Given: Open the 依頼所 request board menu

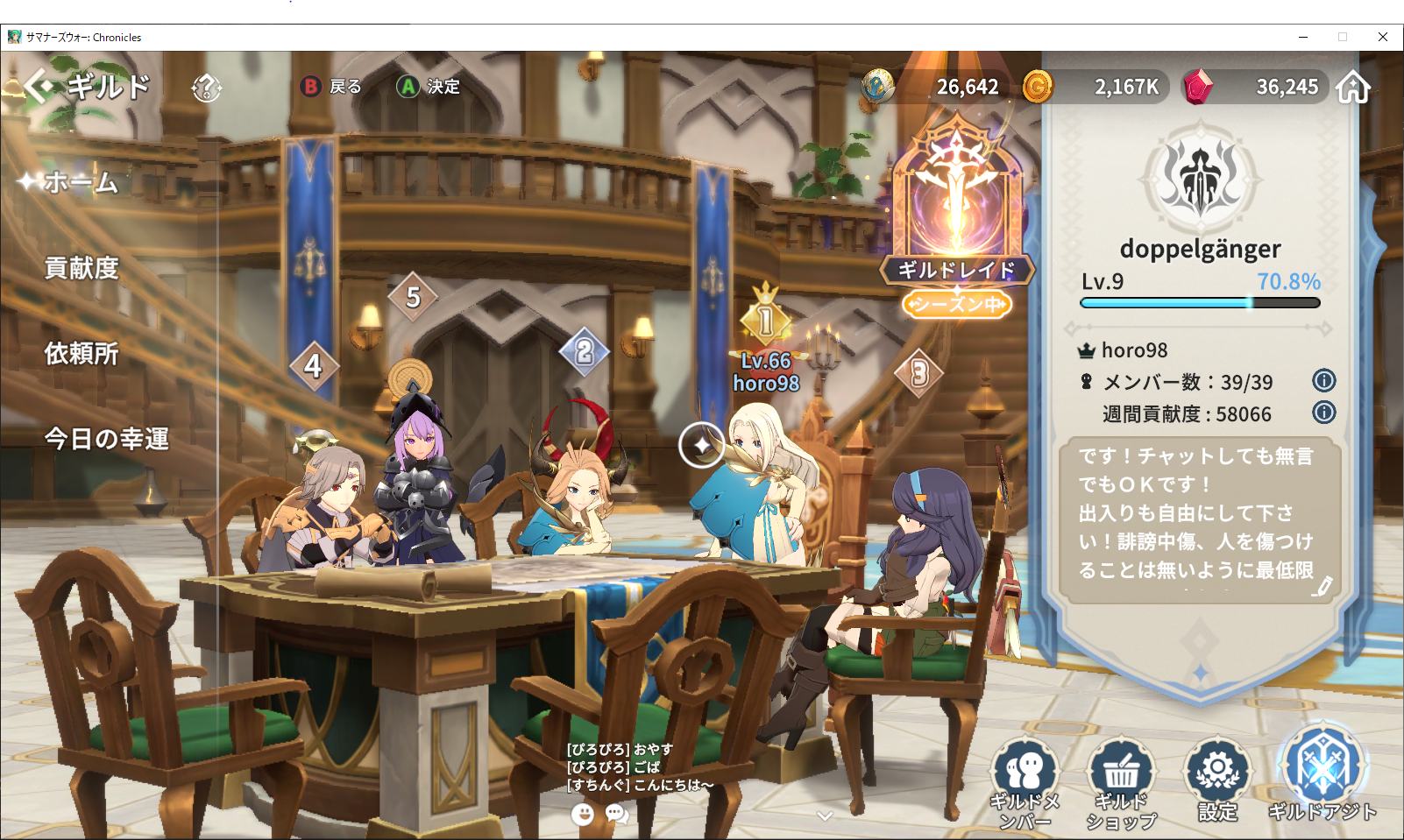Looking at the screenshot, I should (x=82, y=354).
